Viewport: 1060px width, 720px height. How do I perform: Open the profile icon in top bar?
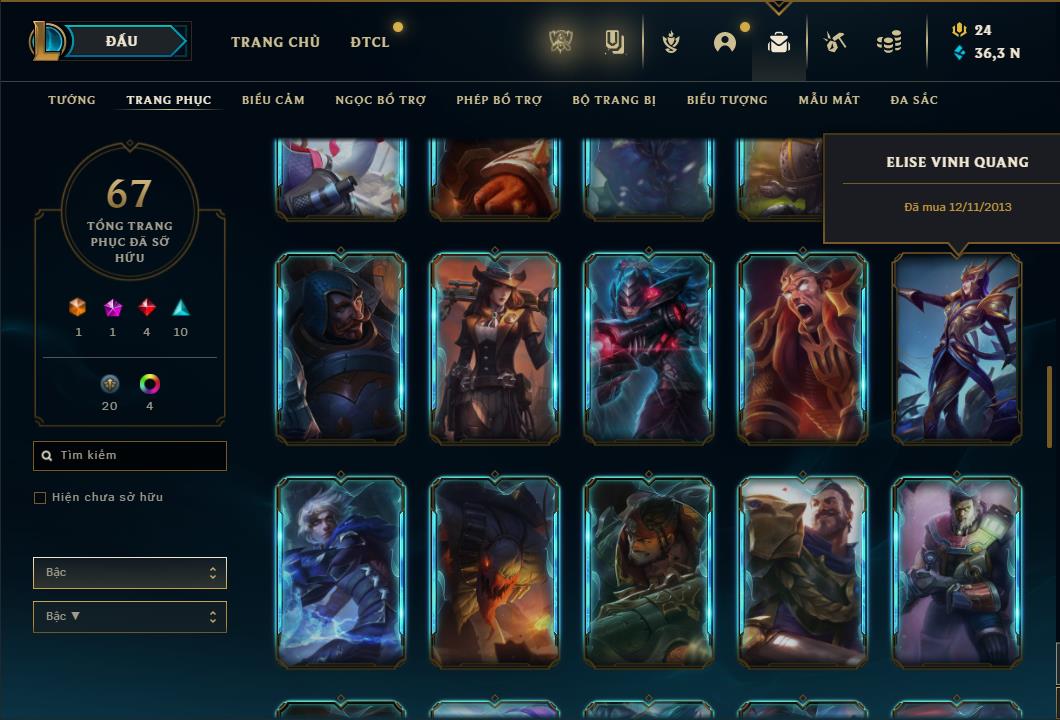click(725, 42)
